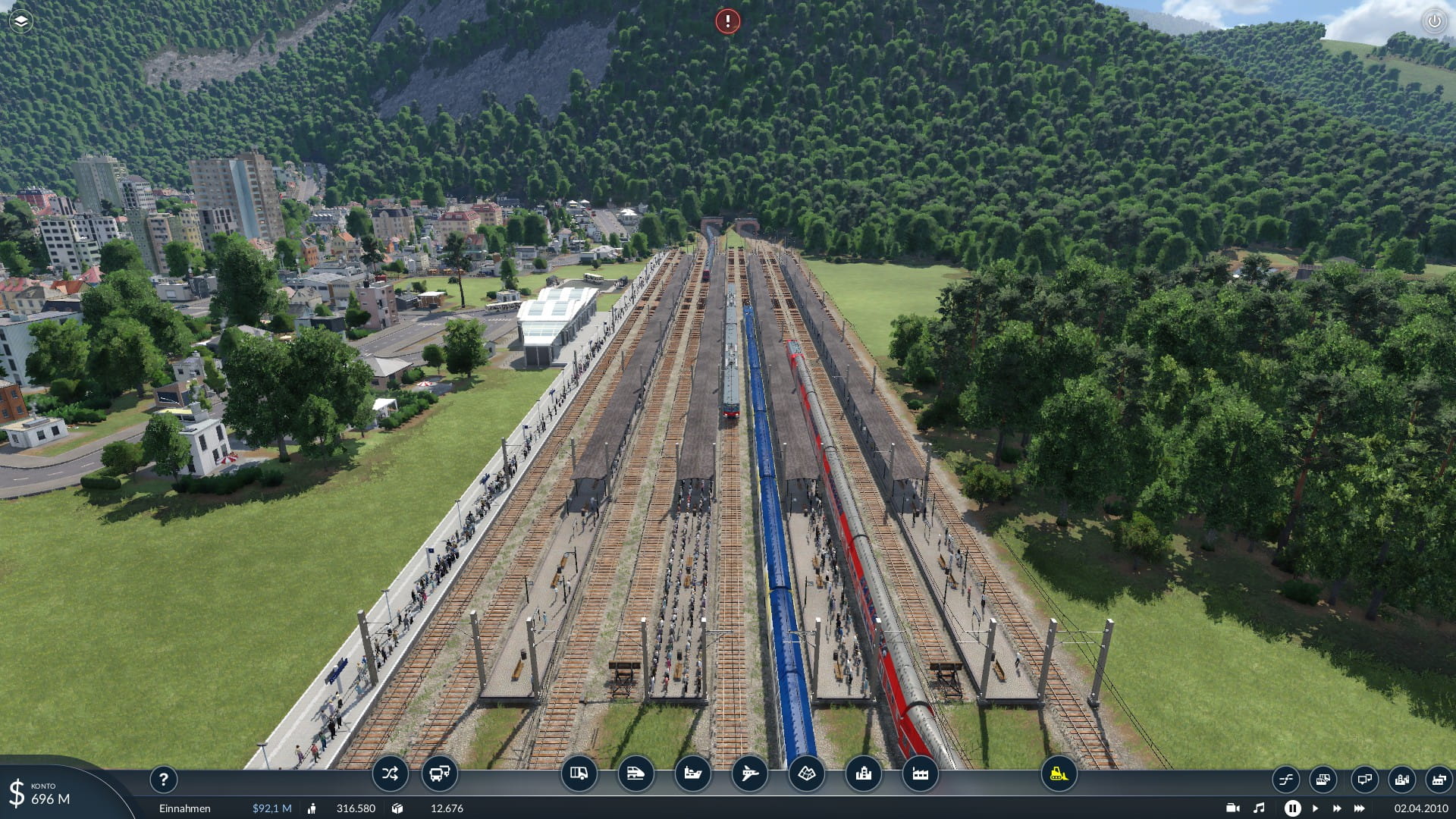Viewport: 1456px width, 819px height.
Task: Open the town buildings menu
Action: 863,774
